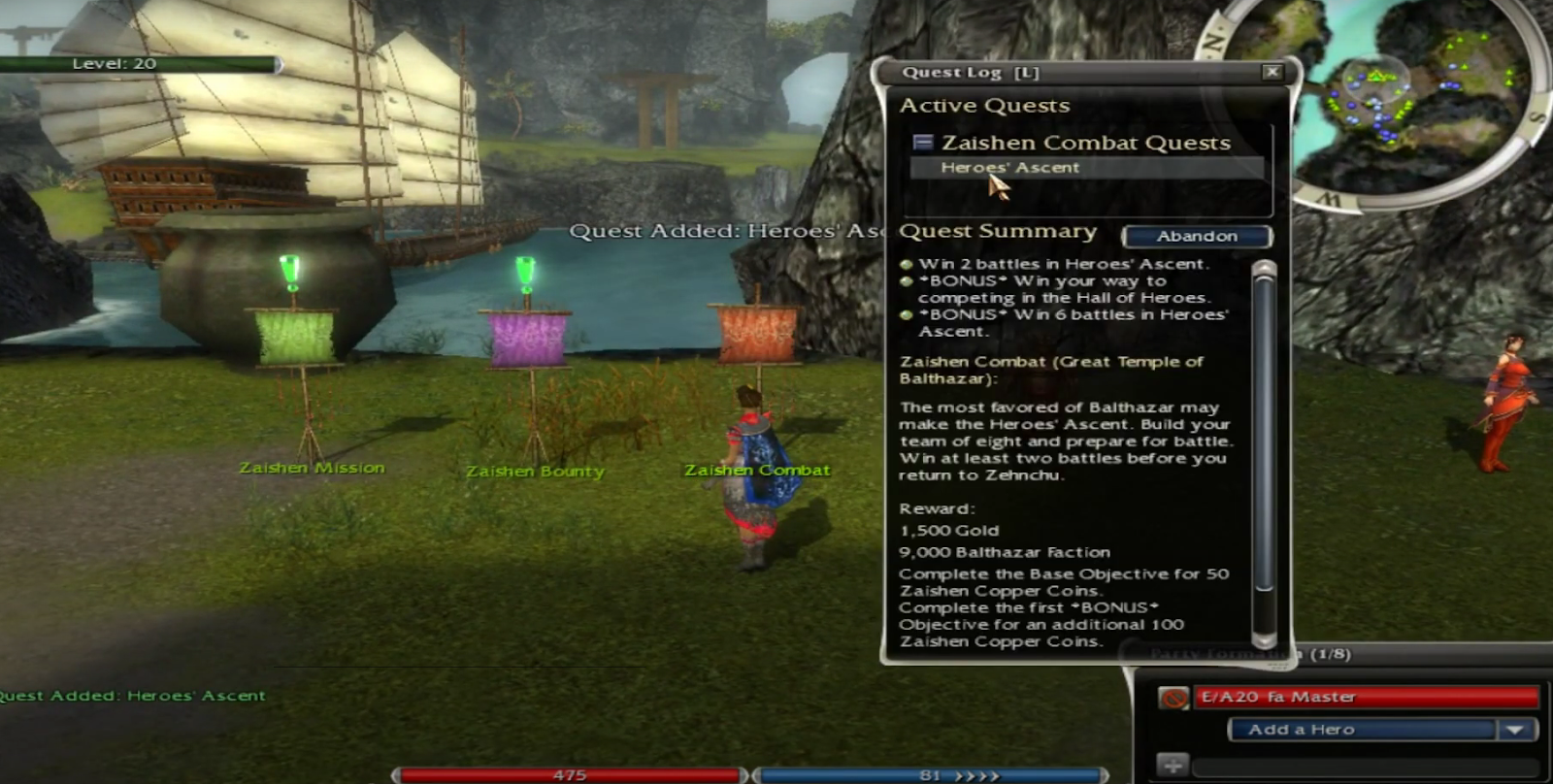
Task: Close the Quest Log window
Action: pos(1272,72)
